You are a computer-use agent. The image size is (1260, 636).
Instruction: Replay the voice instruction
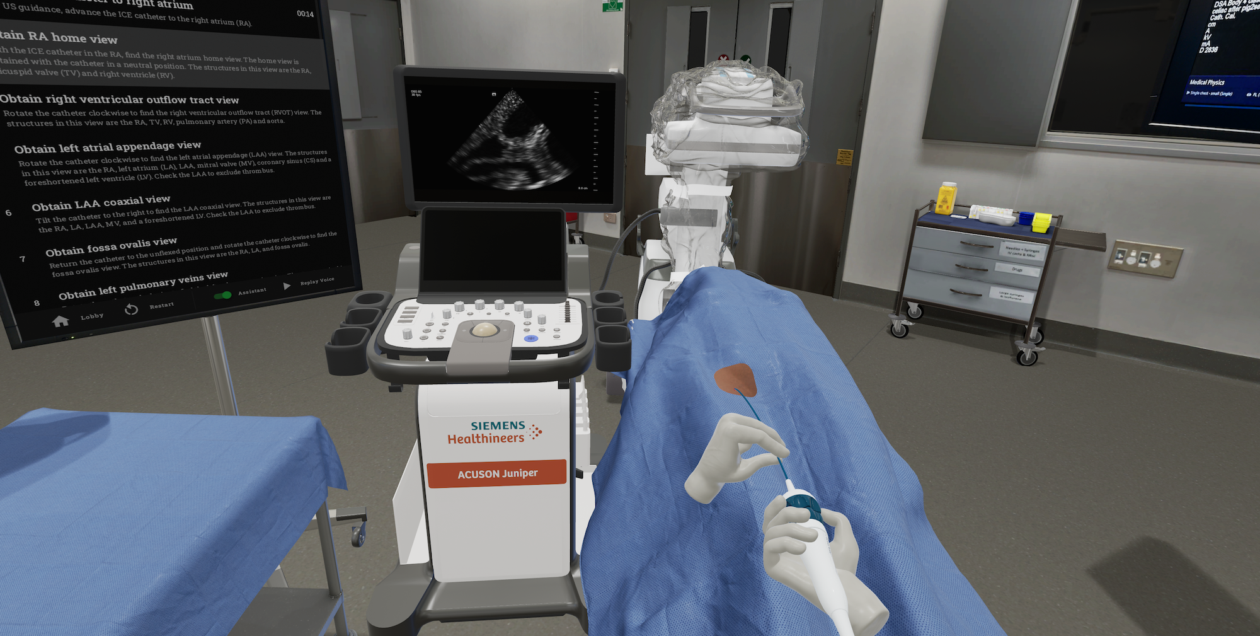[287, 285]
